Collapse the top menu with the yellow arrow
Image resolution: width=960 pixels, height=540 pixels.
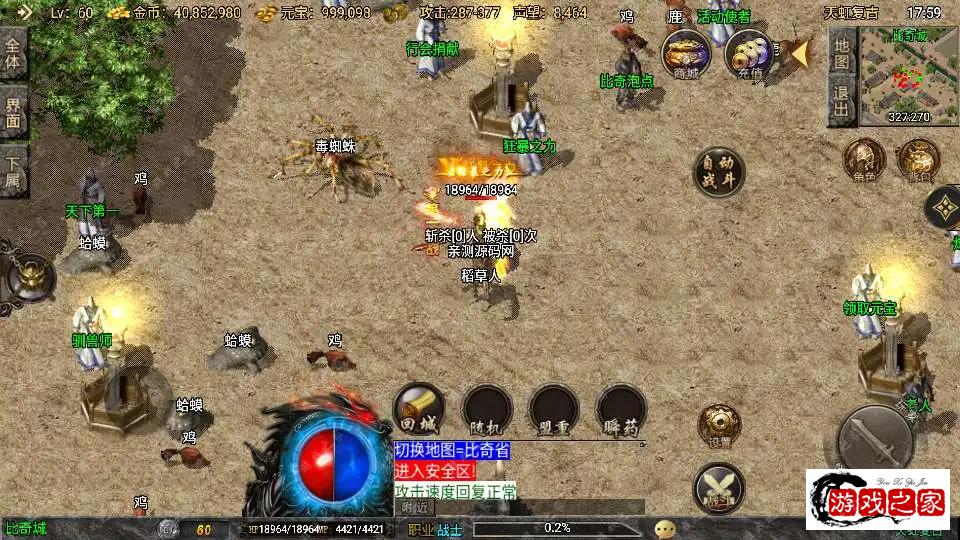pyautogui.click(x=797, y=52)
